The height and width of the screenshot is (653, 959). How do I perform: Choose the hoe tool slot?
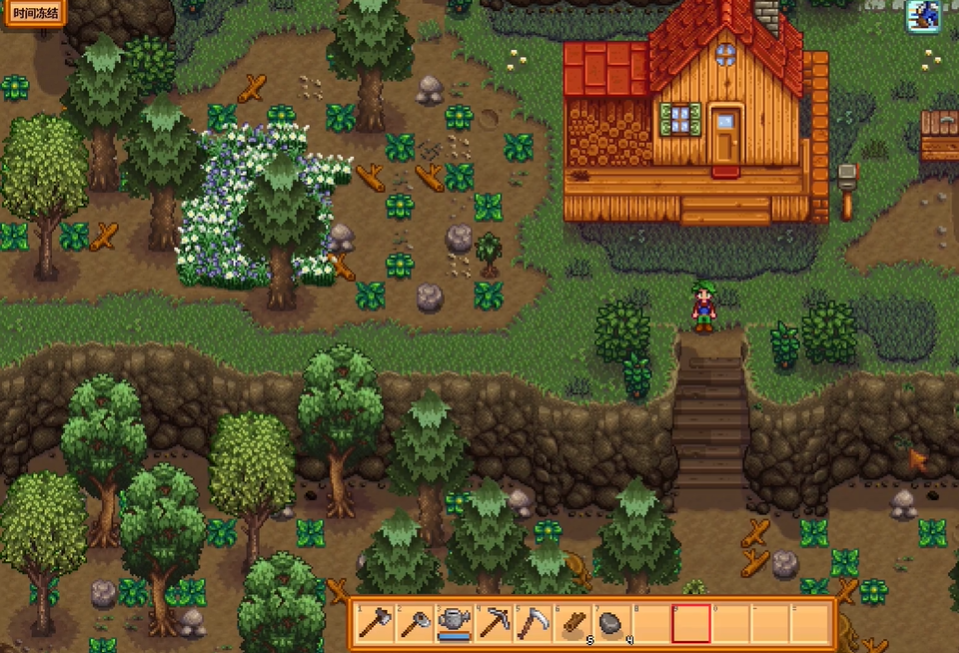coord(413,623)
